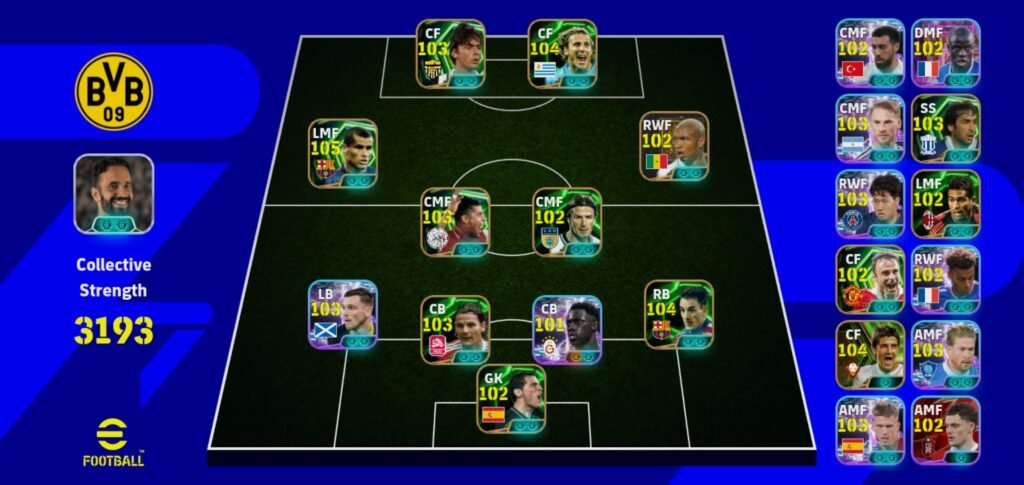The image size is (1024, 485).
Task: Select the substitute DMF card
Action: coord(945,53)
